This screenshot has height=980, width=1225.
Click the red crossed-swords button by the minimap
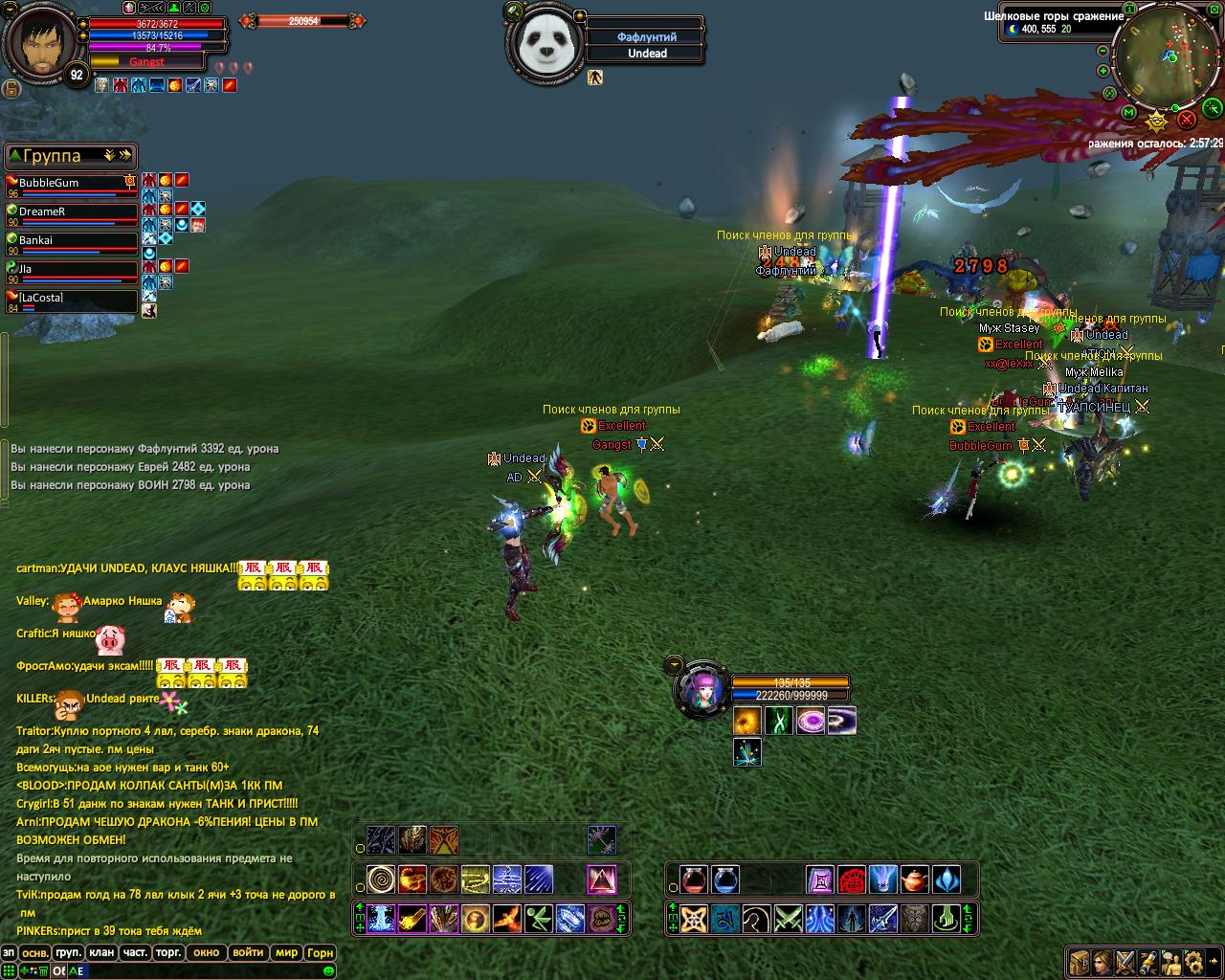[x=1187, y=119]
